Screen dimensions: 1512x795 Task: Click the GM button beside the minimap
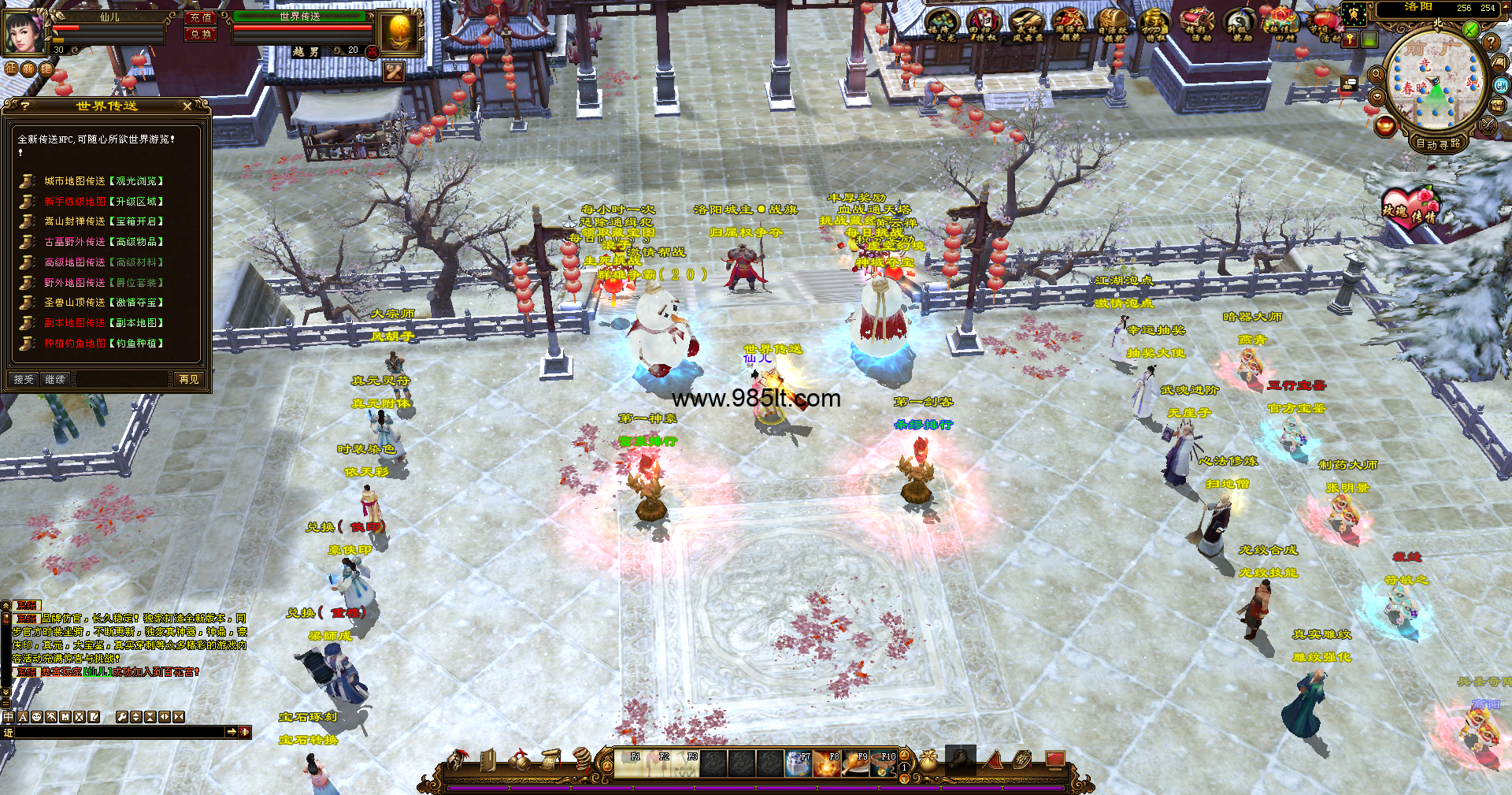[1501, 85]
